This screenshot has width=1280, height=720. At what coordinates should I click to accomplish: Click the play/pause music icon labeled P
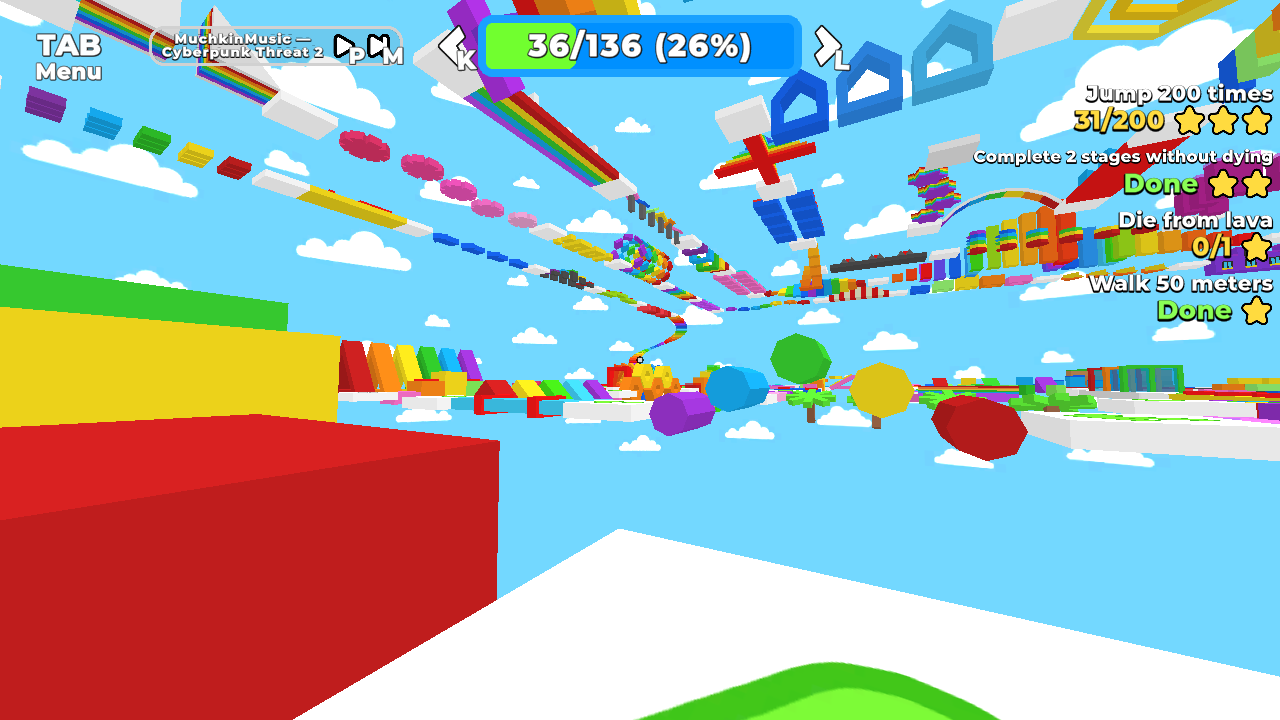[344, 47]
